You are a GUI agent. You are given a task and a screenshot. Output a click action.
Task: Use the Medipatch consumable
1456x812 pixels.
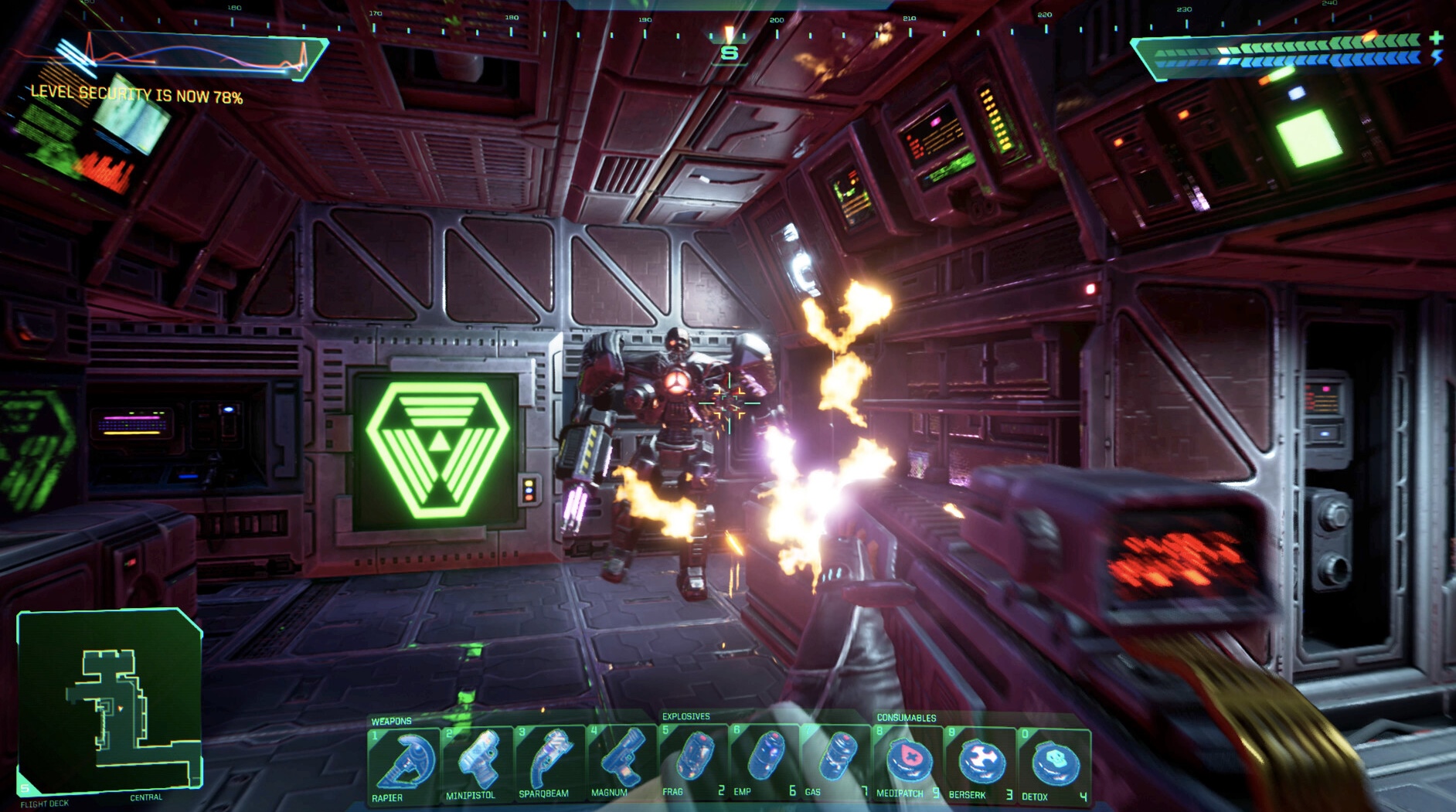click(908, 763)
